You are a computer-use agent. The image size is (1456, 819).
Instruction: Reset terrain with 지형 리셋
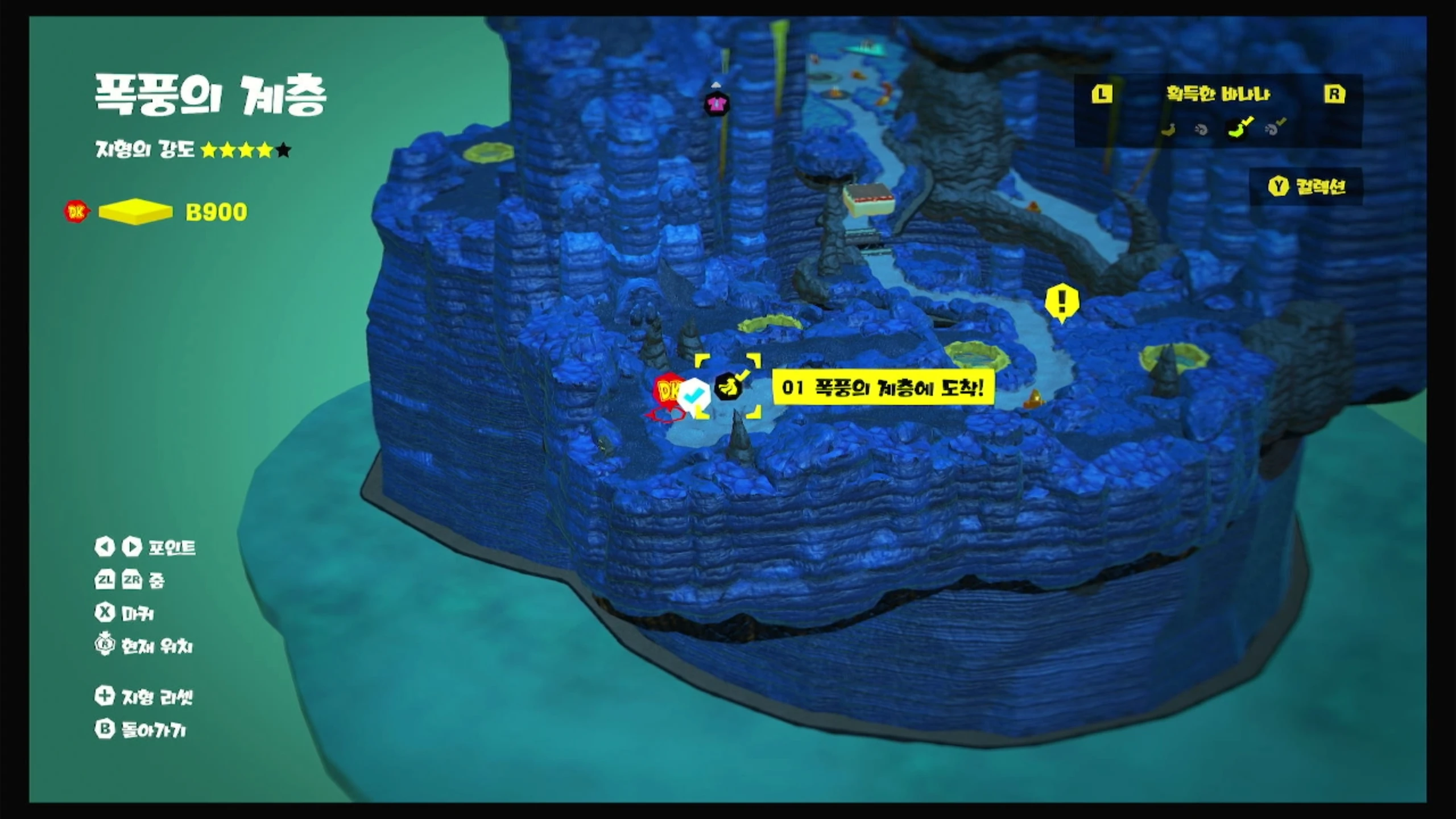(x=144, y=697)
